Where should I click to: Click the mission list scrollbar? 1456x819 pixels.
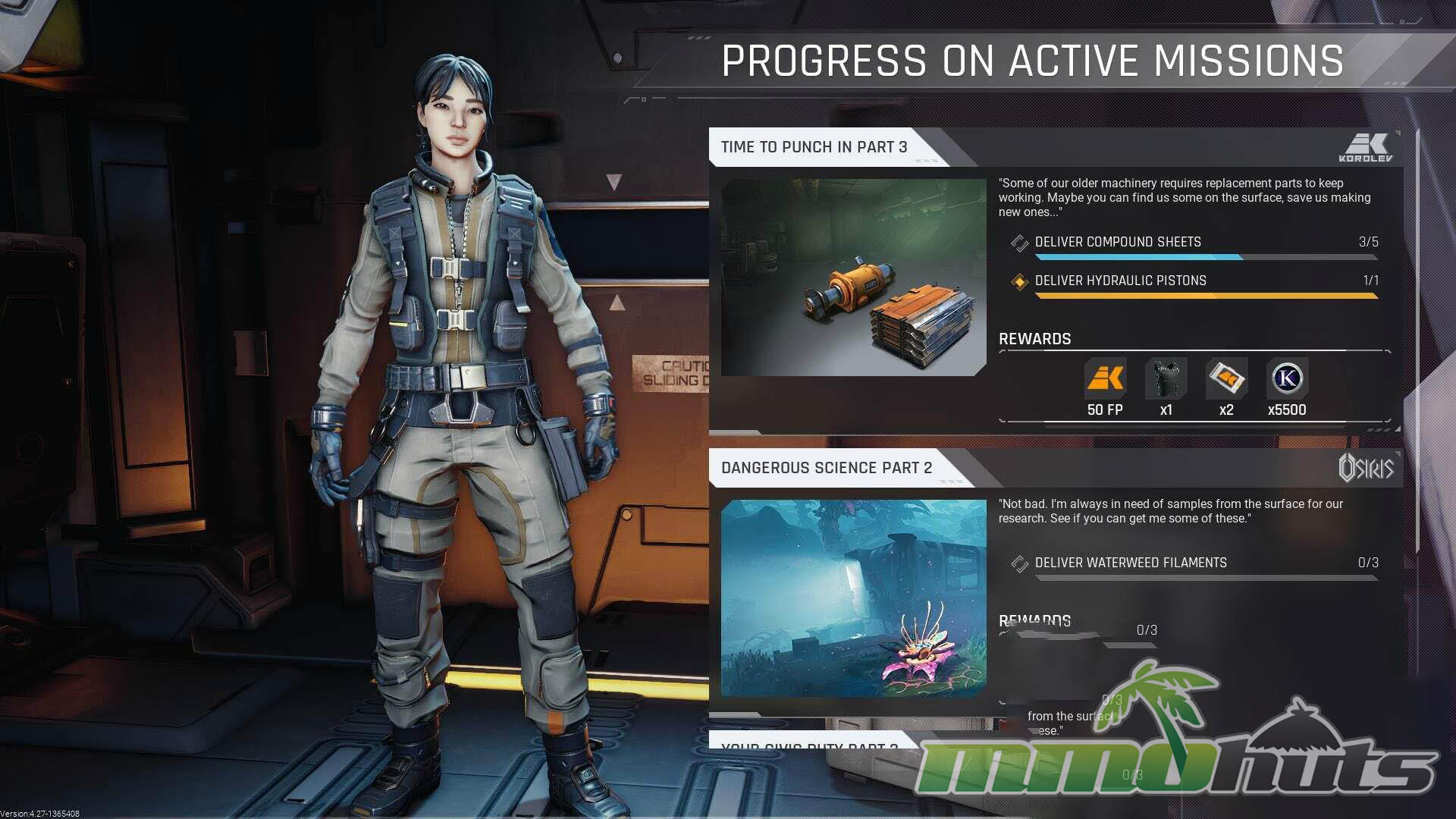(1417, 341)
